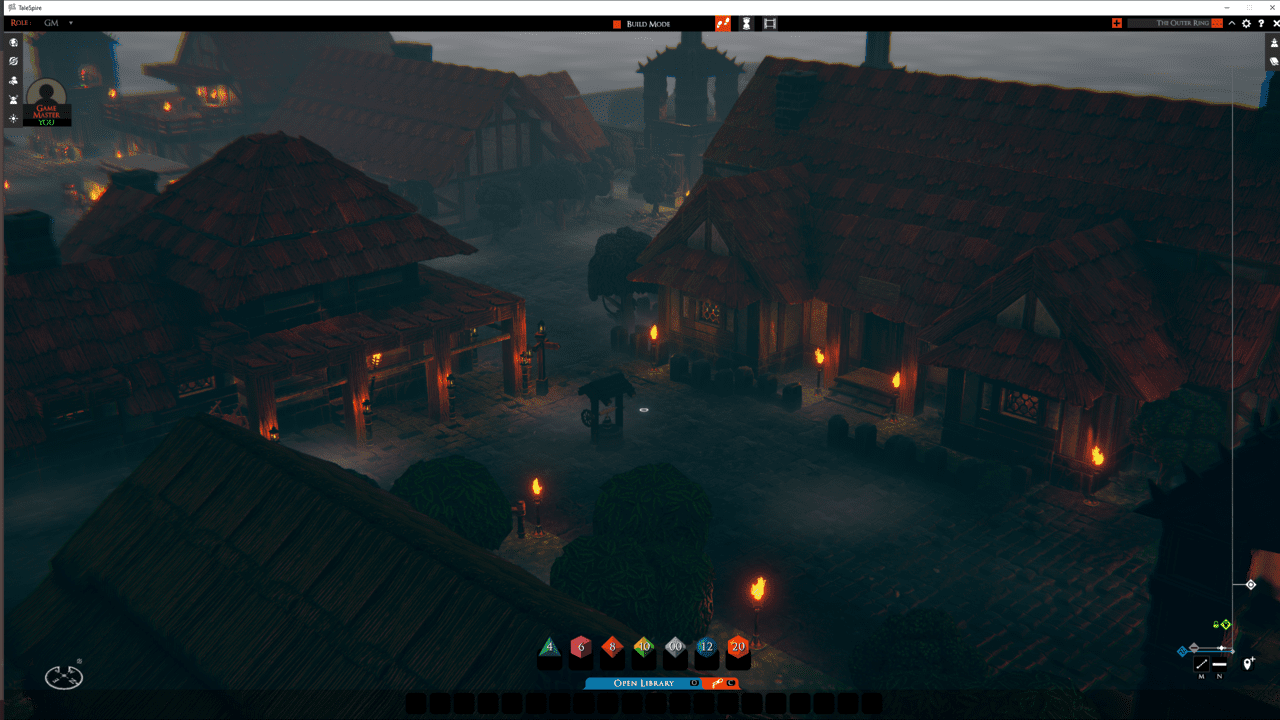Screen dimensions: 1280x720
Task: Click the zoom slider handle on the right edge
Action: click(x=1252, y=584)
